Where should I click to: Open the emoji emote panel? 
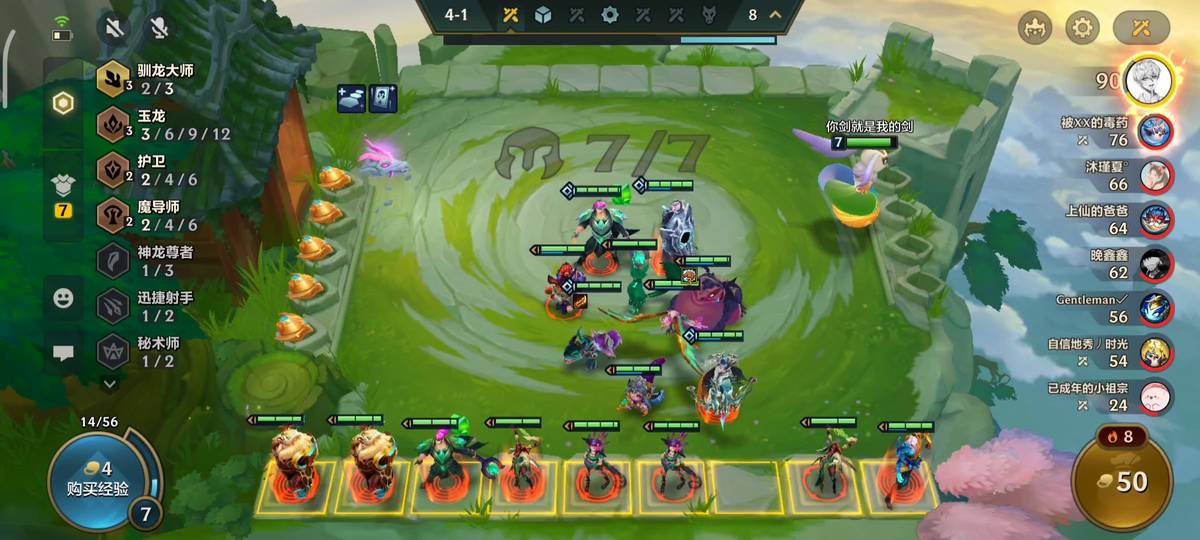coord(63,297)
